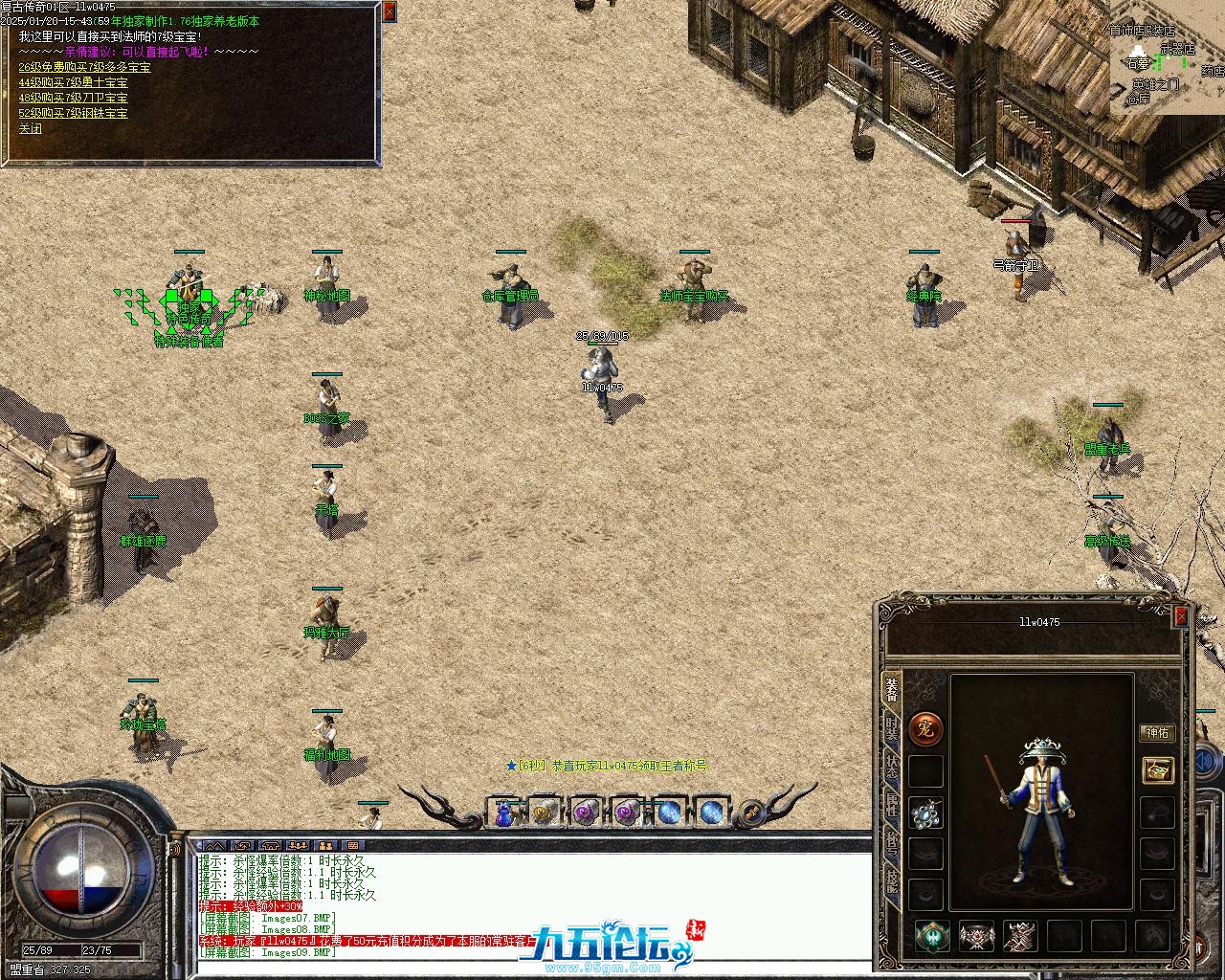The height and width of the screenshot is (980, 1225).
Task: Close the NPC dialog with the red X
Action: [x=389, y=11]
